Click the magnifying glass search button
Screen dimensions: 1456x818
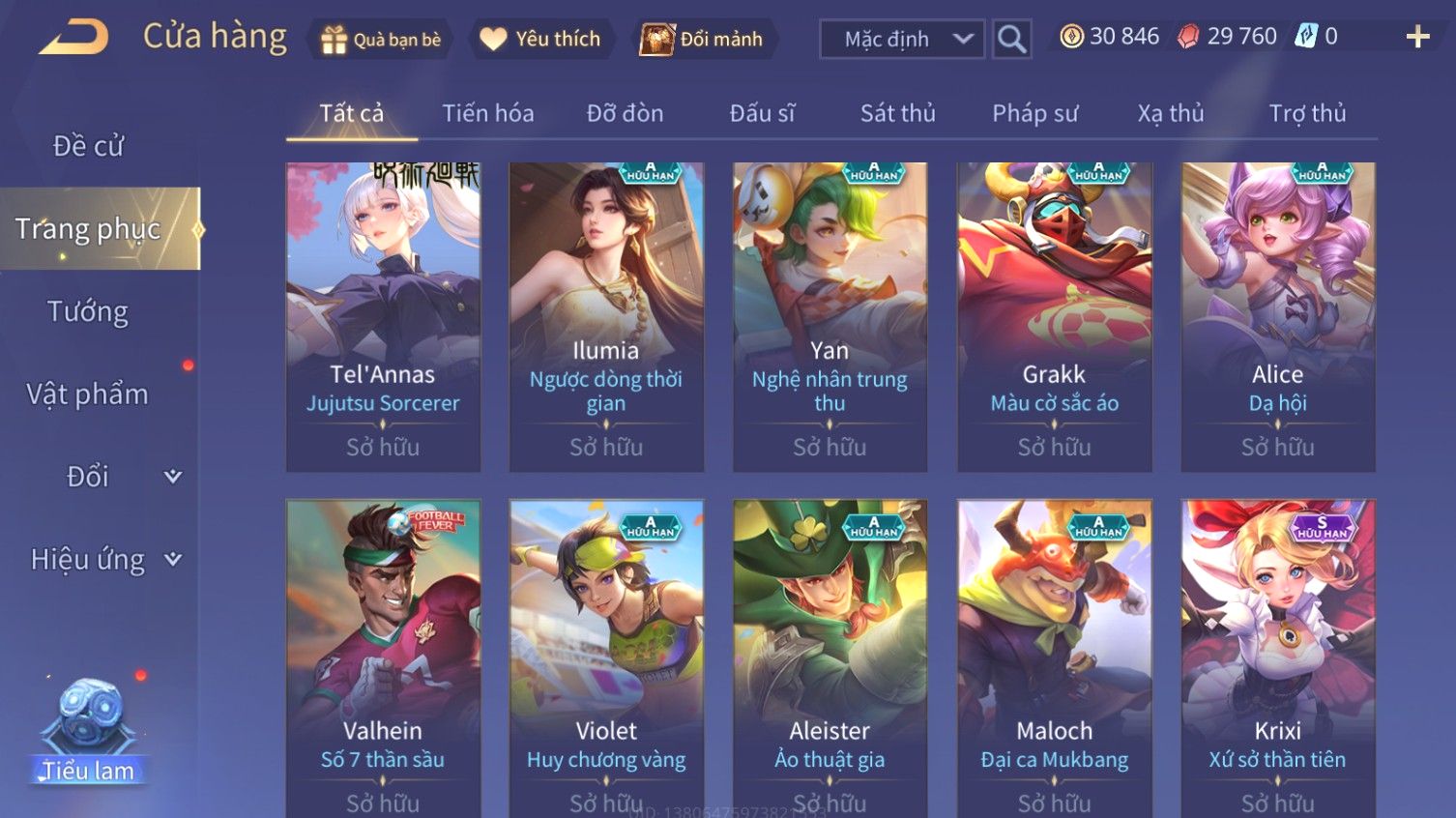(x=1011, y=40)
